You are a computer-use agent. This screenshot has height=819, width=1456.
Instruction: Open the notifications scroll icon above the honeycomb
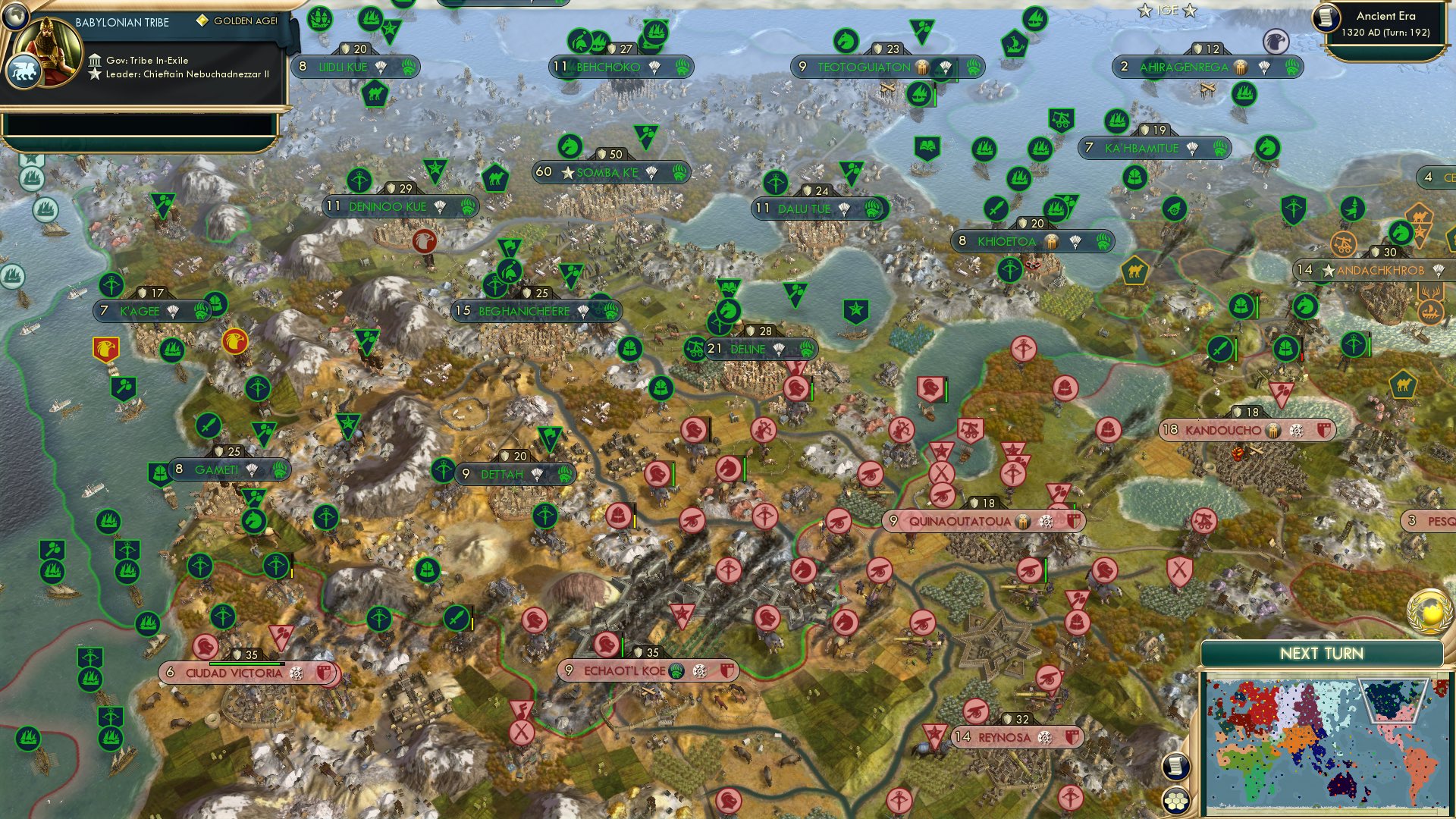(1175, 766)
